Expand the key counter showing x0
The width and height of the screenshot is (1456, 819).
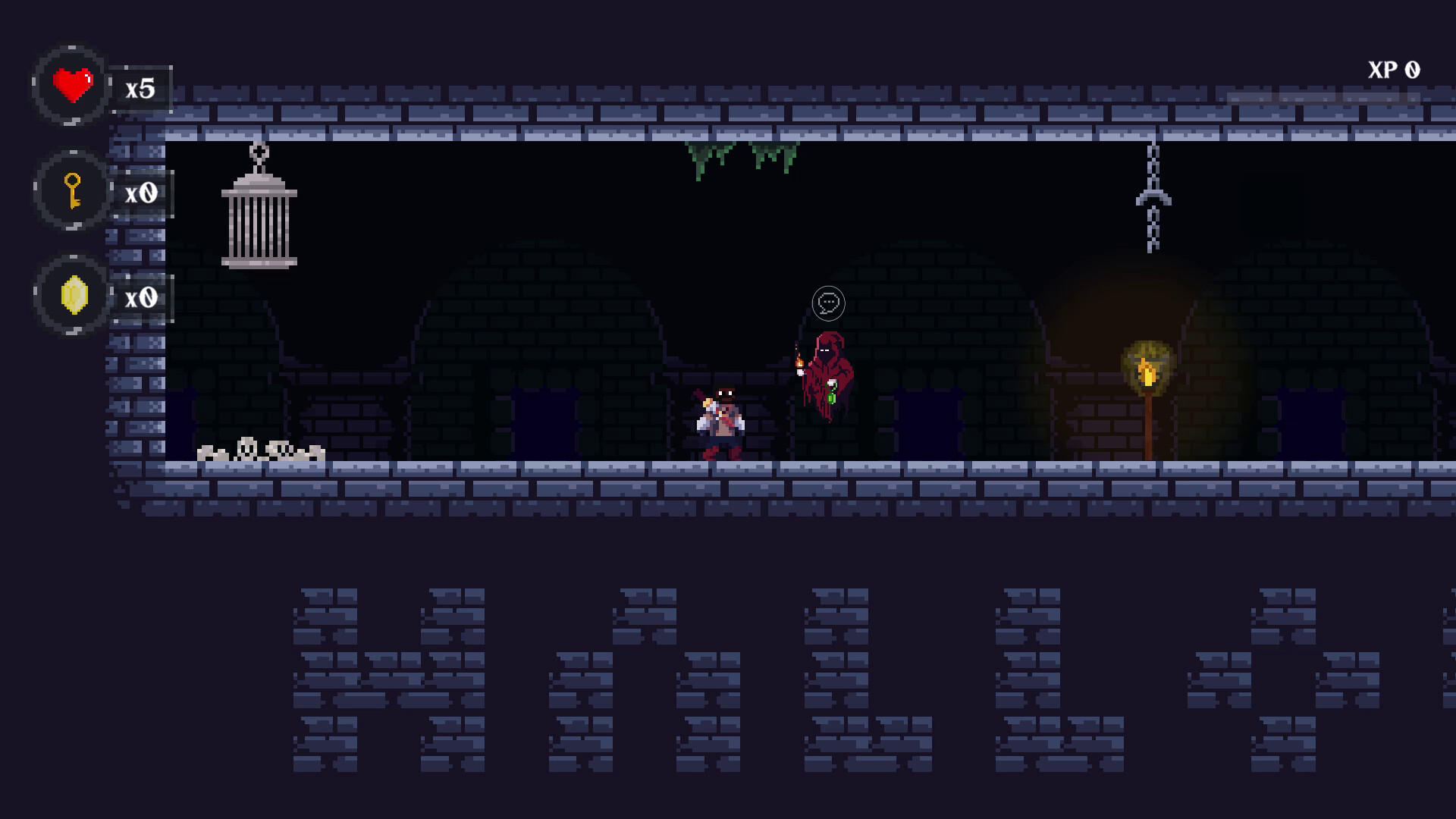(141, 192)
